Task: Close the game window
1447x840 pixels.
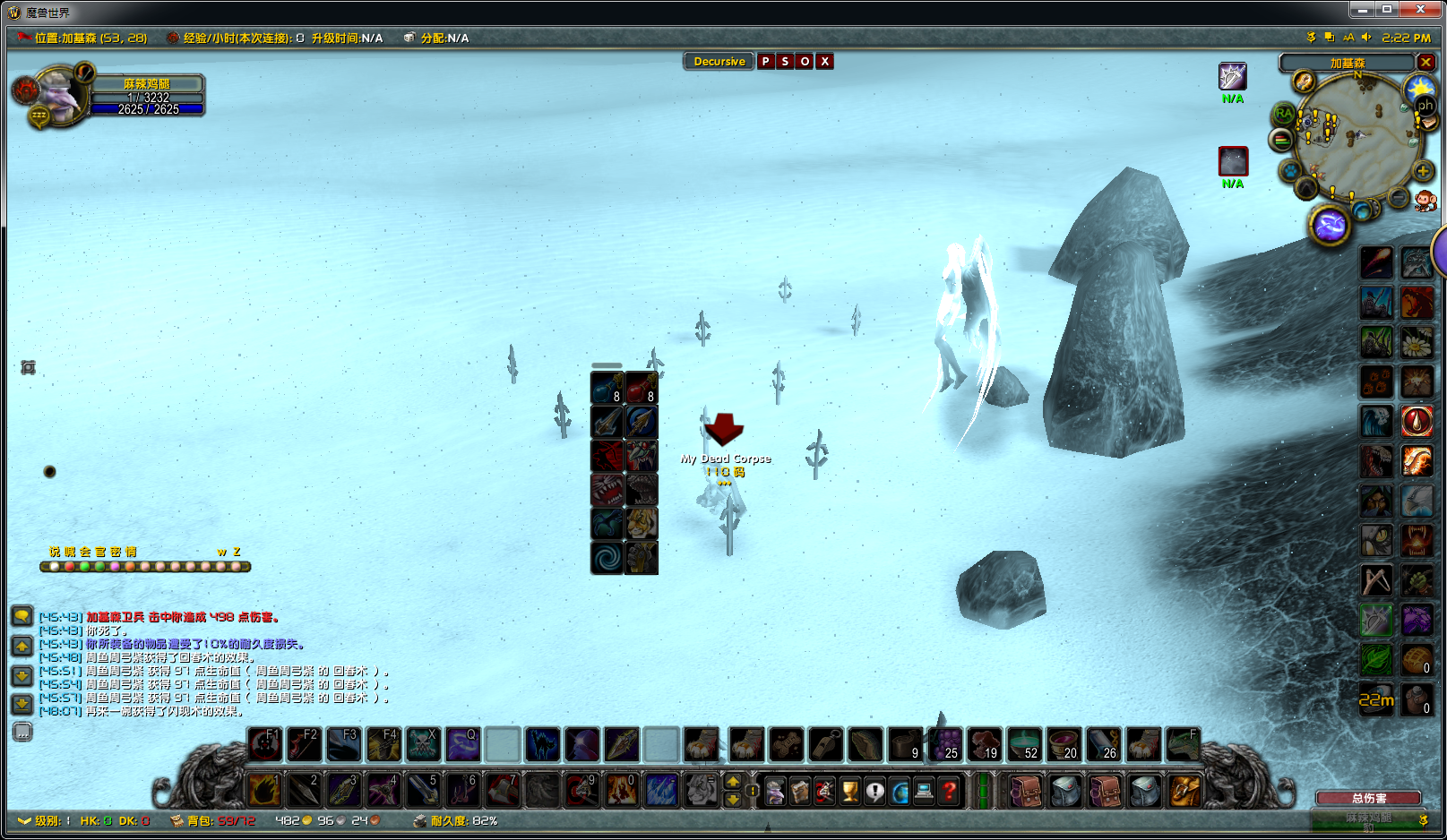Action: [1421, 10]
